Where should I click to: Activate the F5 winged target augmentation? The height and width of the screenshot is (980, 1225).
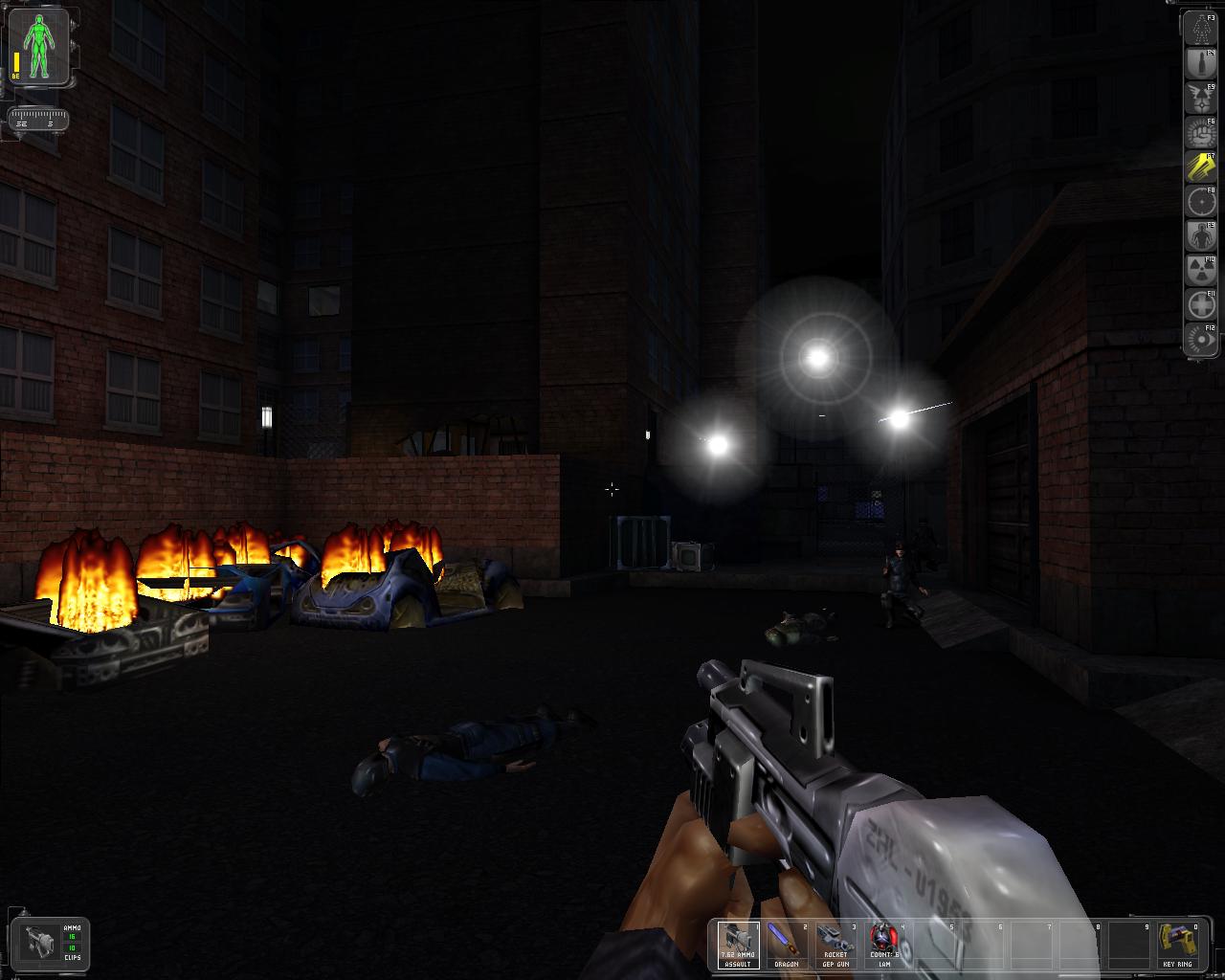click(x=1201, y=99)
